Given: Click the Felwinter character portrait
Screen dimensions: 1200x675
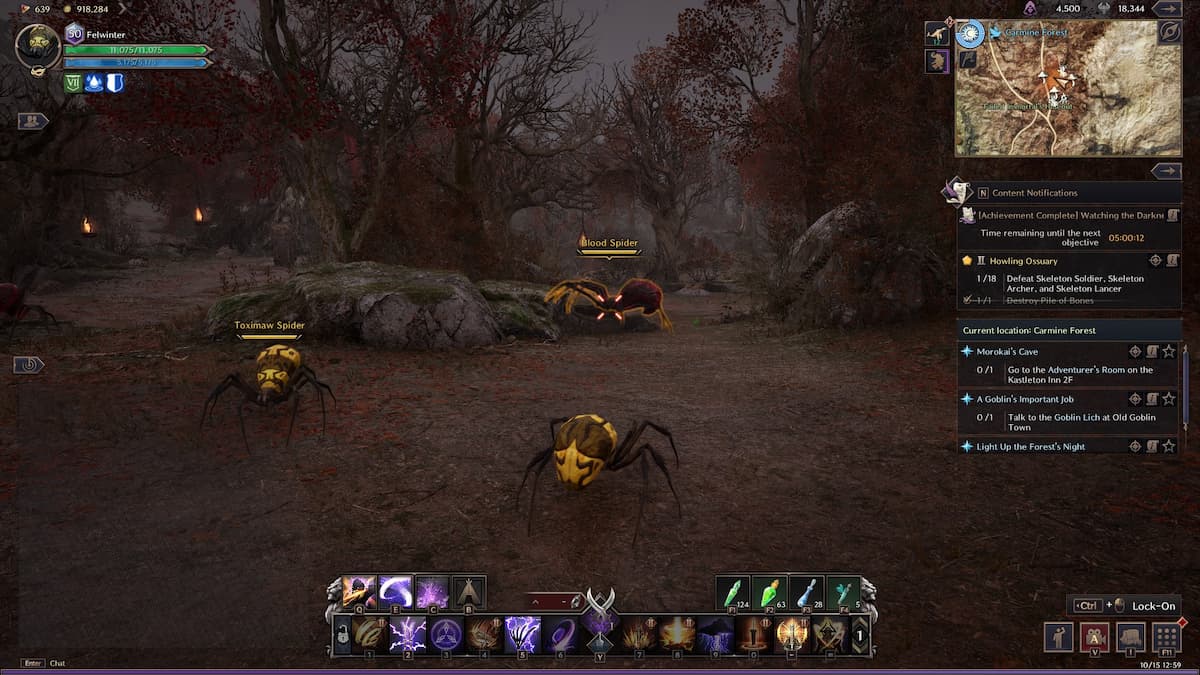Looking at the screenshot, I should point(38,46).
